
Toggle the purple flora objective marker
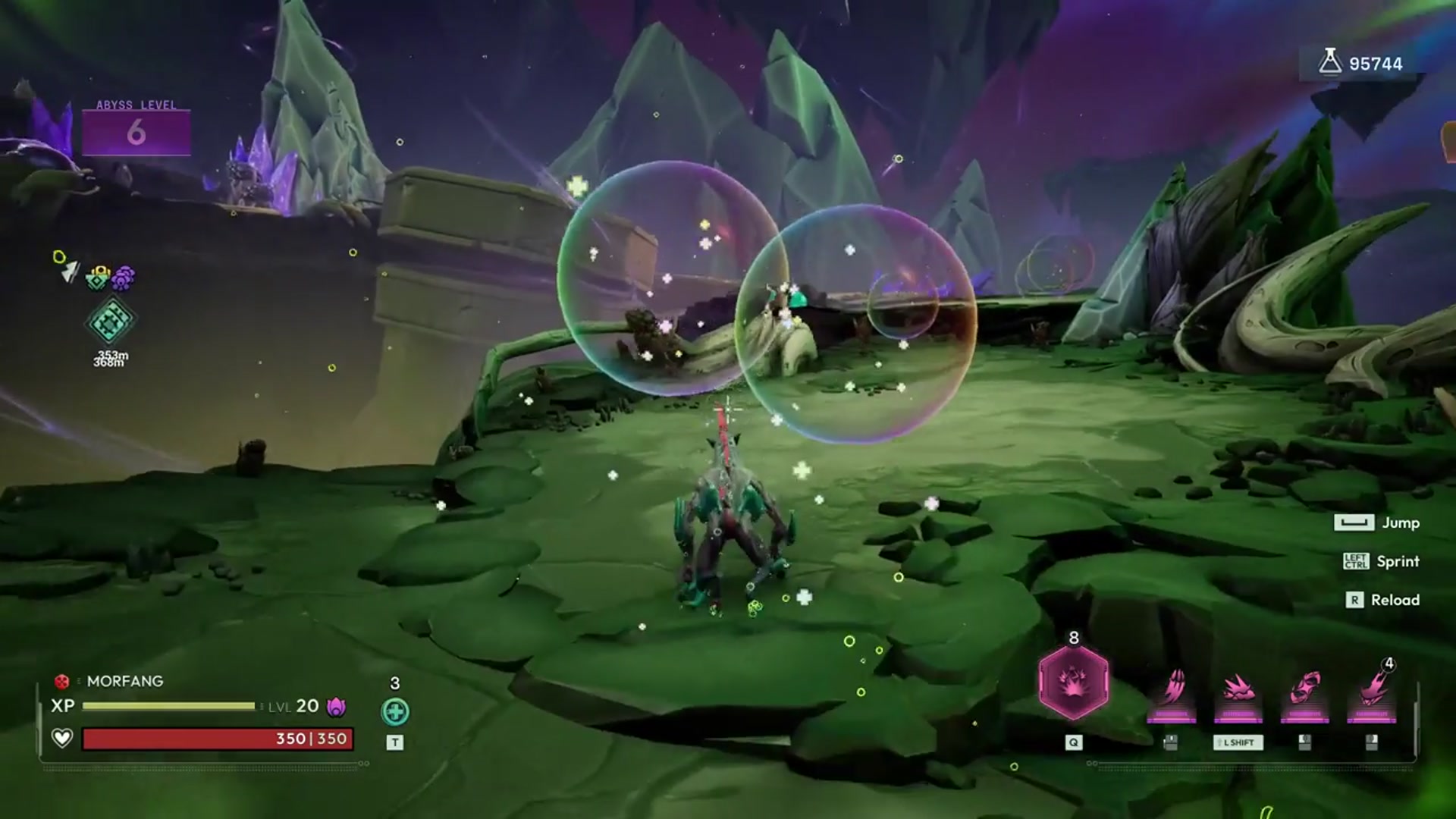122,278
